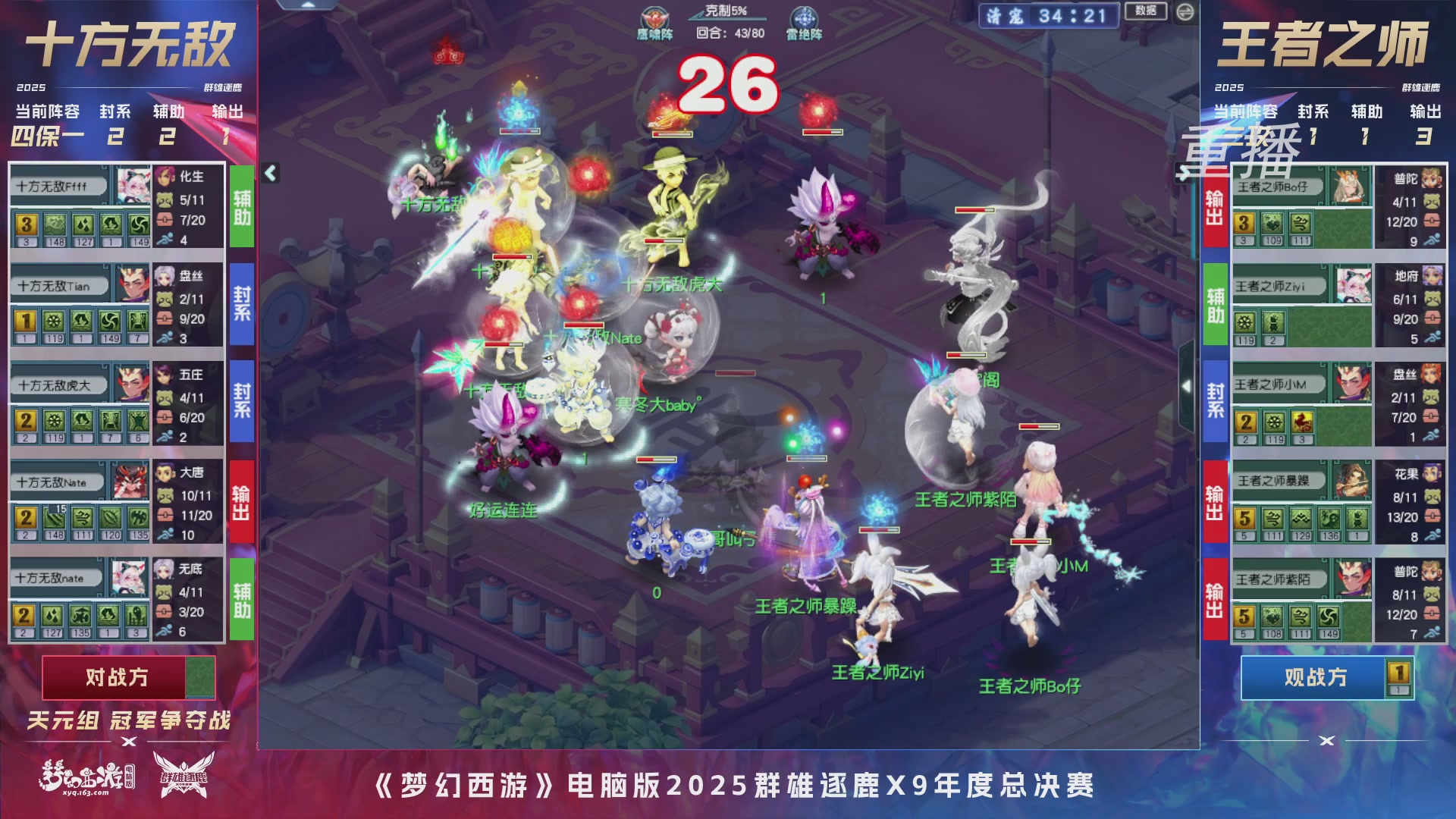Collapse the left team panel via the chevron
1456x819 pixels.
269,173
